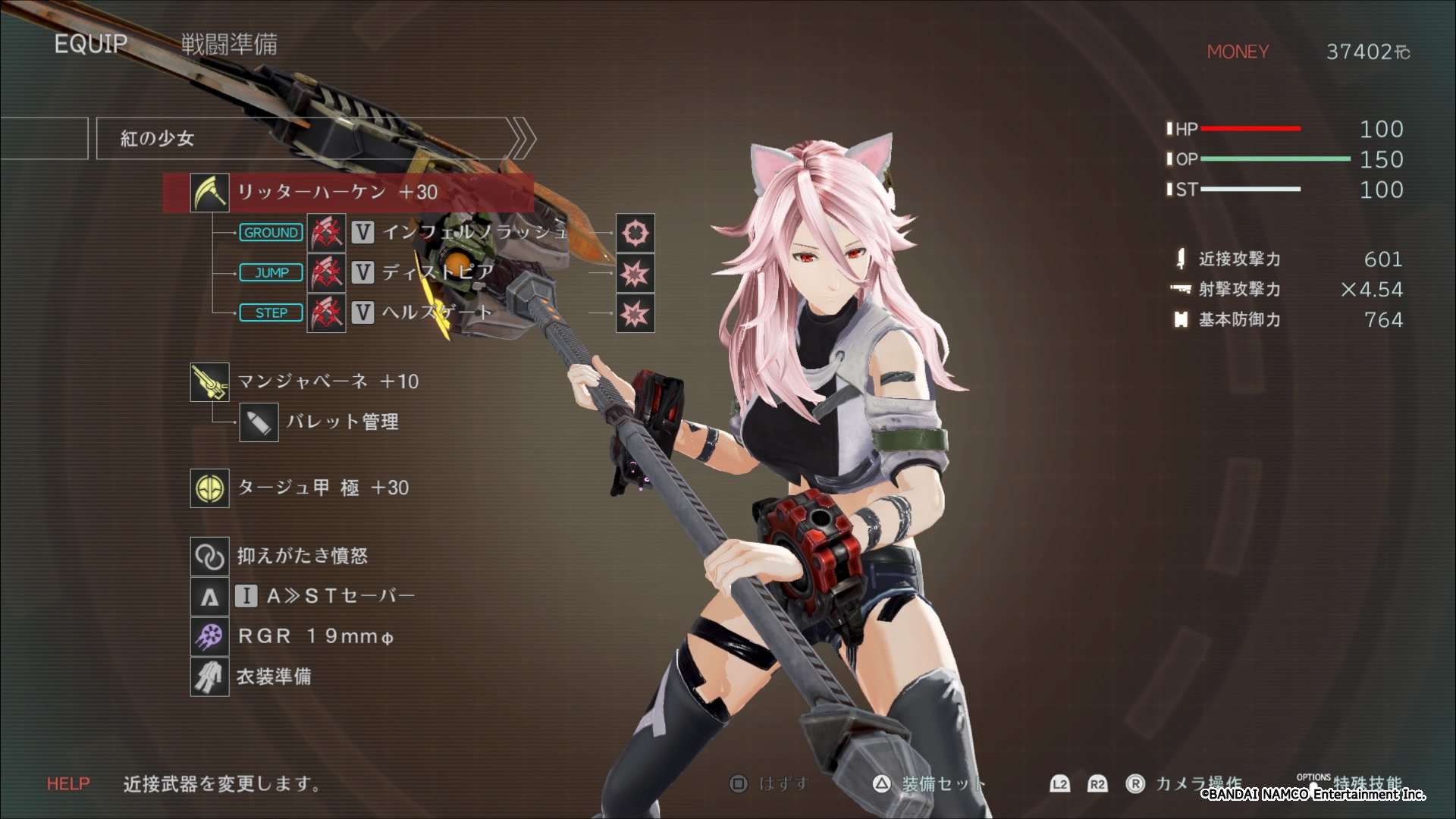1456x819 pixels.
Task: Click the red HP gauge bar
Action: 1251,129
